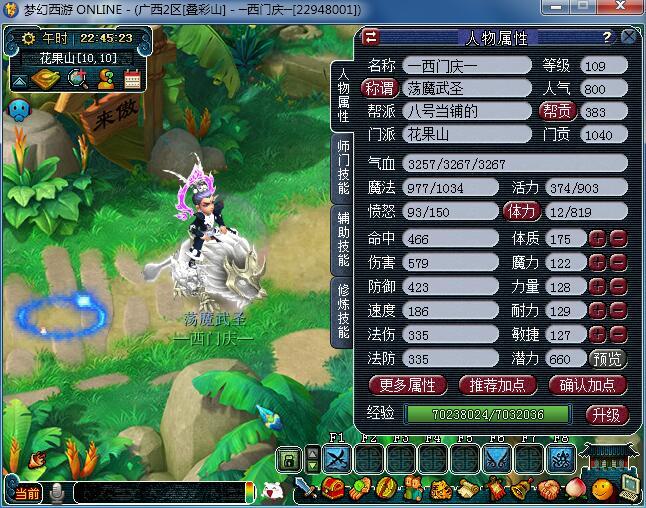Open the help question mark in character panel
This screenshot has width=646, height=508.
(x=606, y=37)
